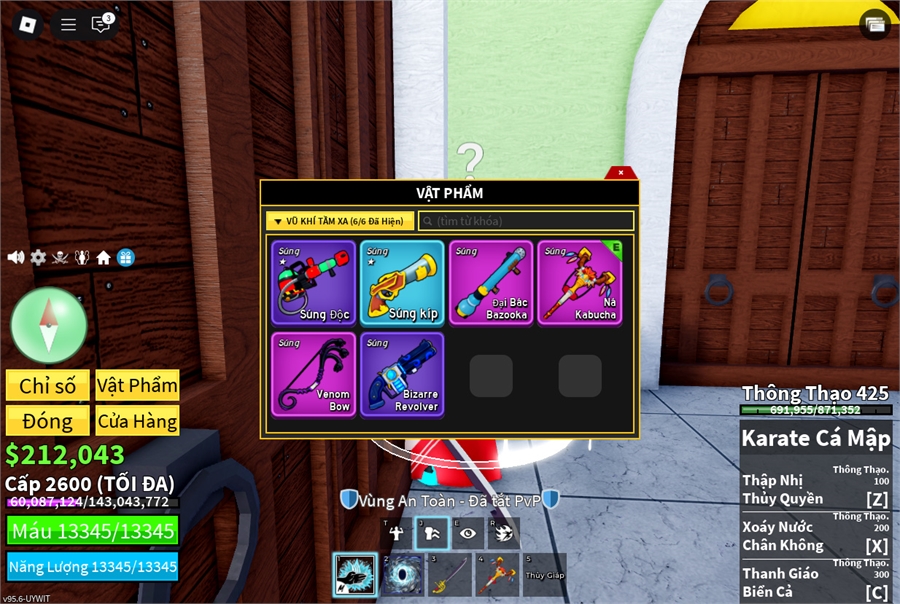Open settings via the gear icon
900x604 pixels.
pyautogui.click(x=38, y=258)
